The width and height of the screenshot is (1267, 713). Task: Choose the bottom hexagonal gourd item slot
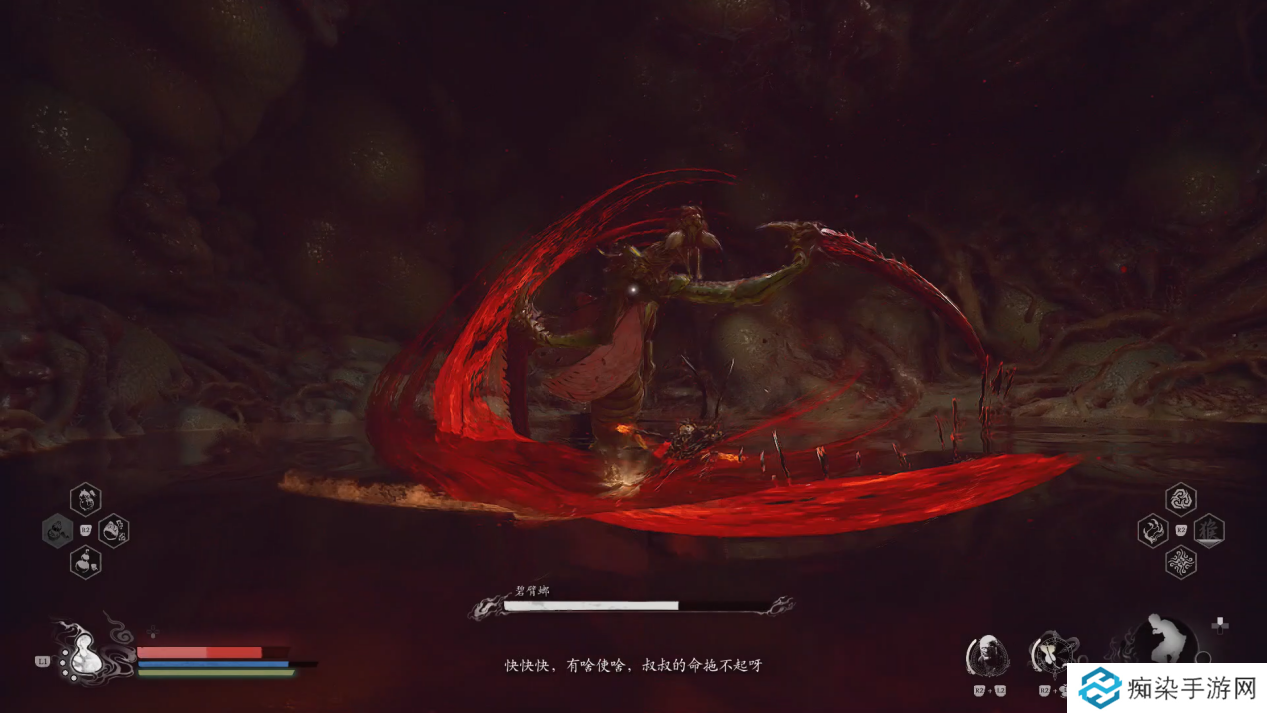[x=85, y=561]
